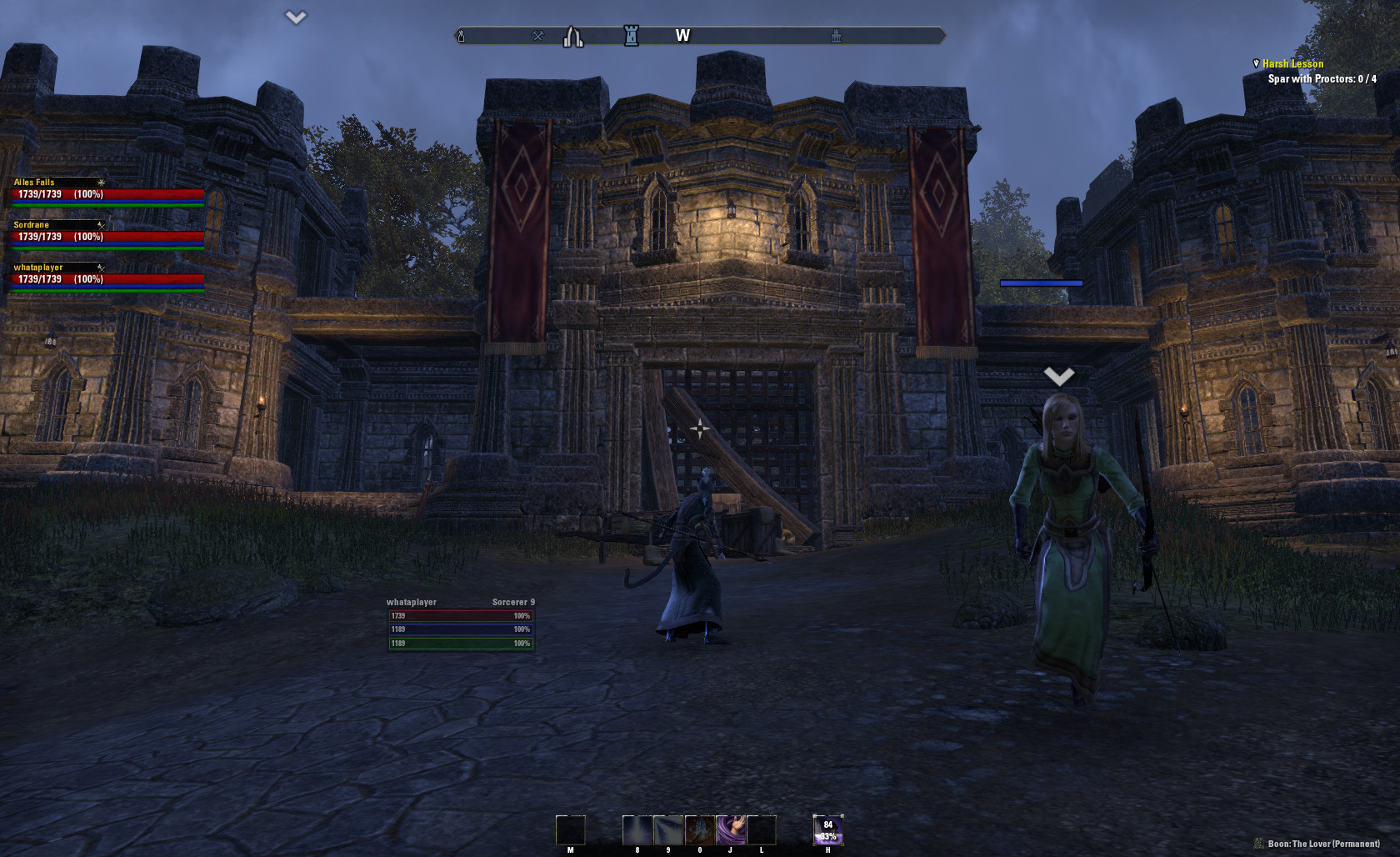
Task: Cast the ability bound to key 9
Action: pos(667,830)
